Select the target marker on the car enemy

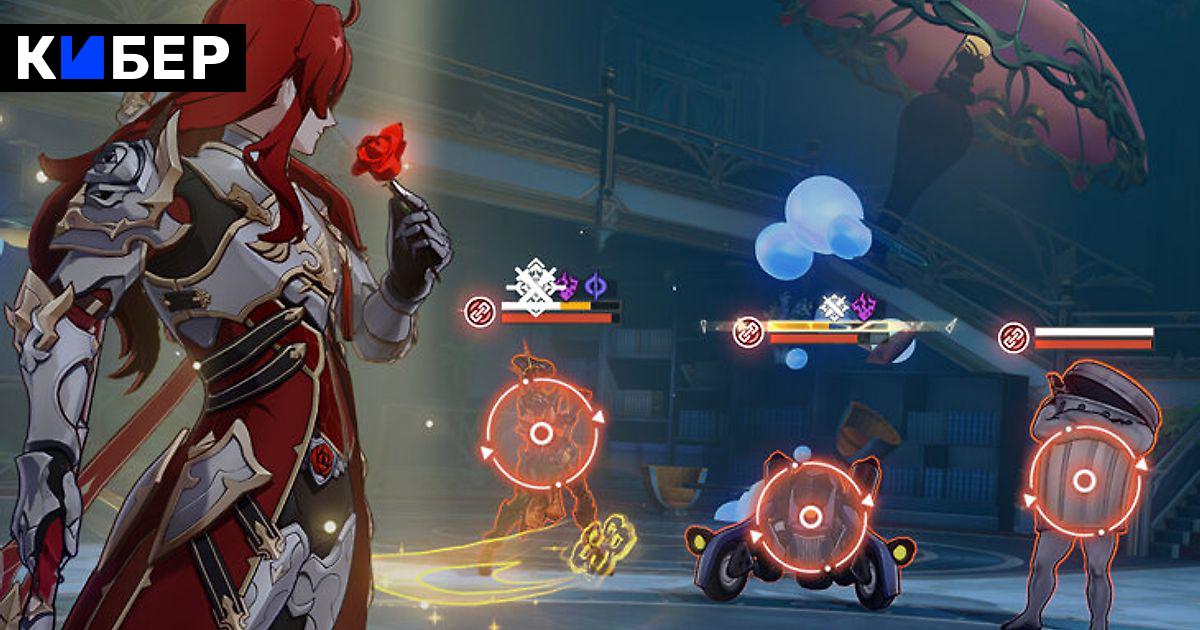pyautogui.click(x=811, y=517)
